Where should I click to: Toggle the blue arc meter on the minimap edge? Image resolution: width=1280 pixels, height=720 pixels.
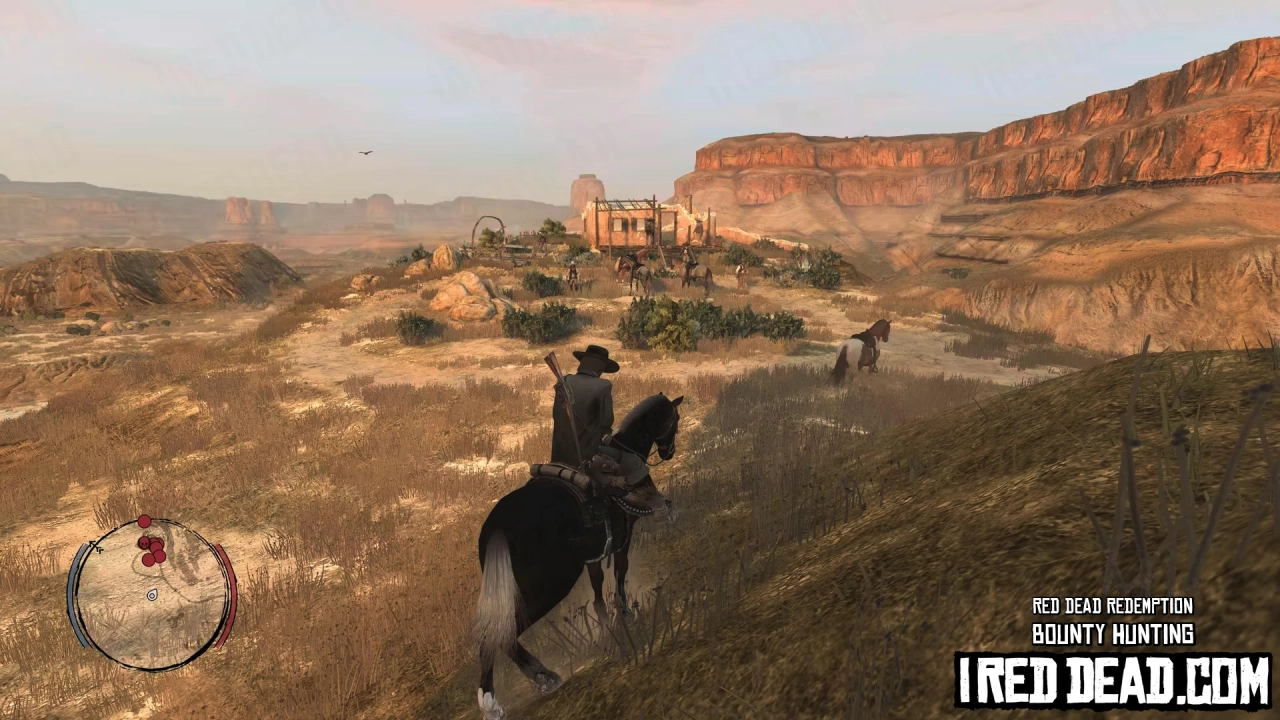[x=74, y=597]
